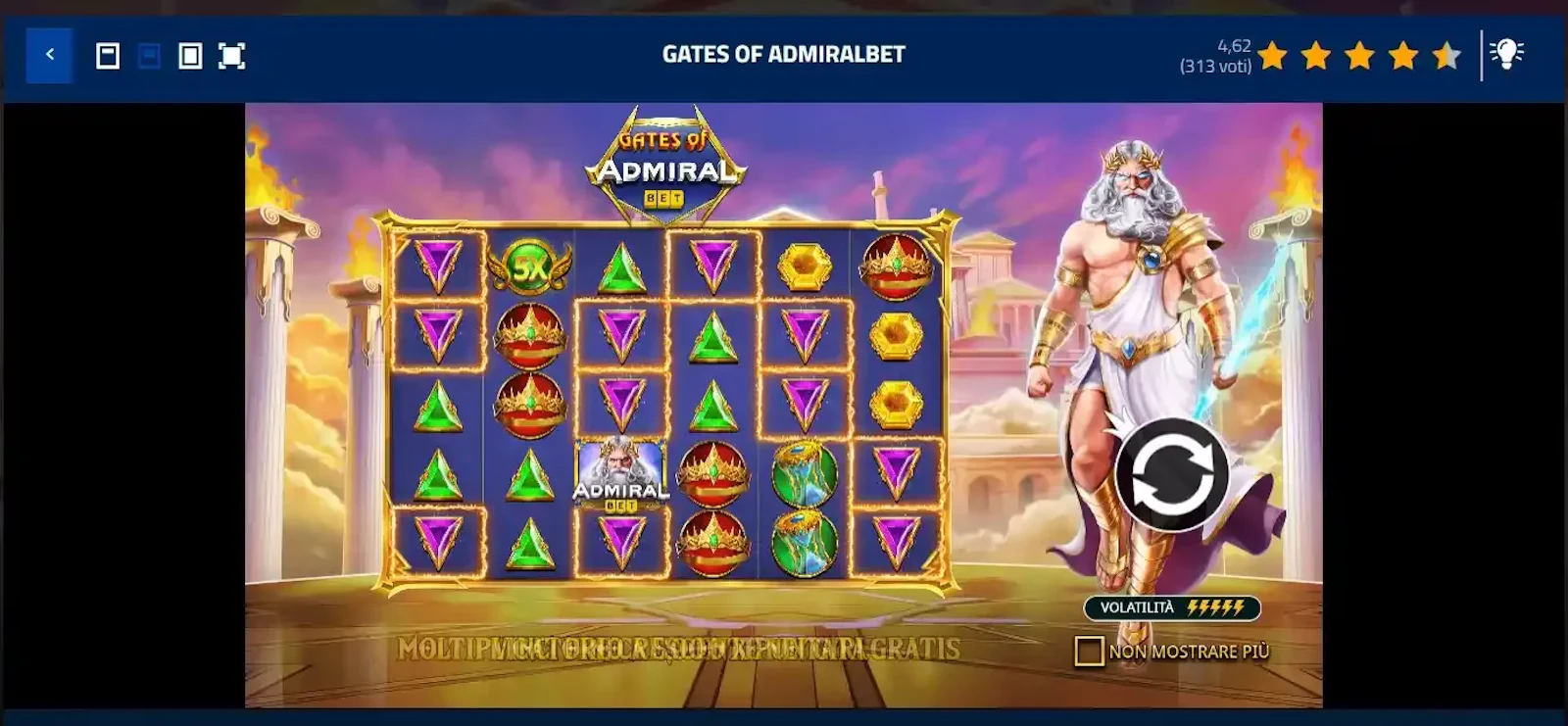Tick the "Non mostrare più" checkbox
Image resolution: width=1568 pixels, height=726 pixels.
(x=1089, y=652)
